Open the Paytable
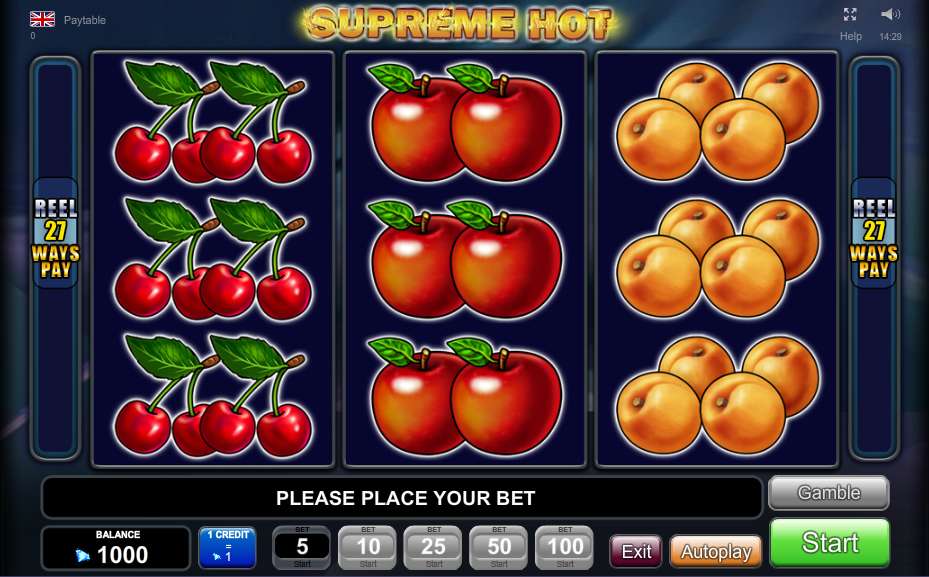Screen dimensions: 929x577 click(85, 20)
